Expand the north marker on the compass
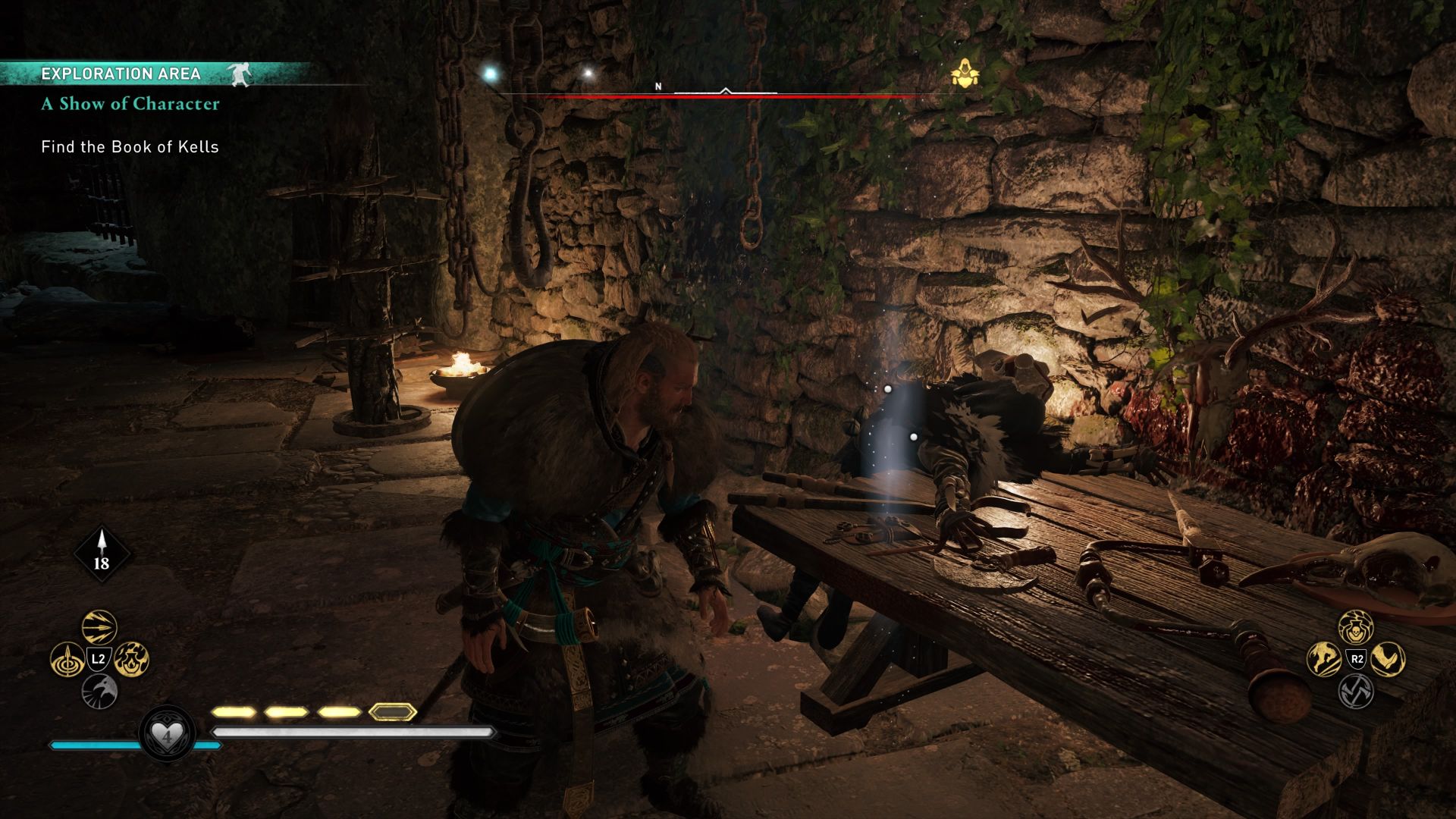The image size is (1456, 819). (658, 87)
